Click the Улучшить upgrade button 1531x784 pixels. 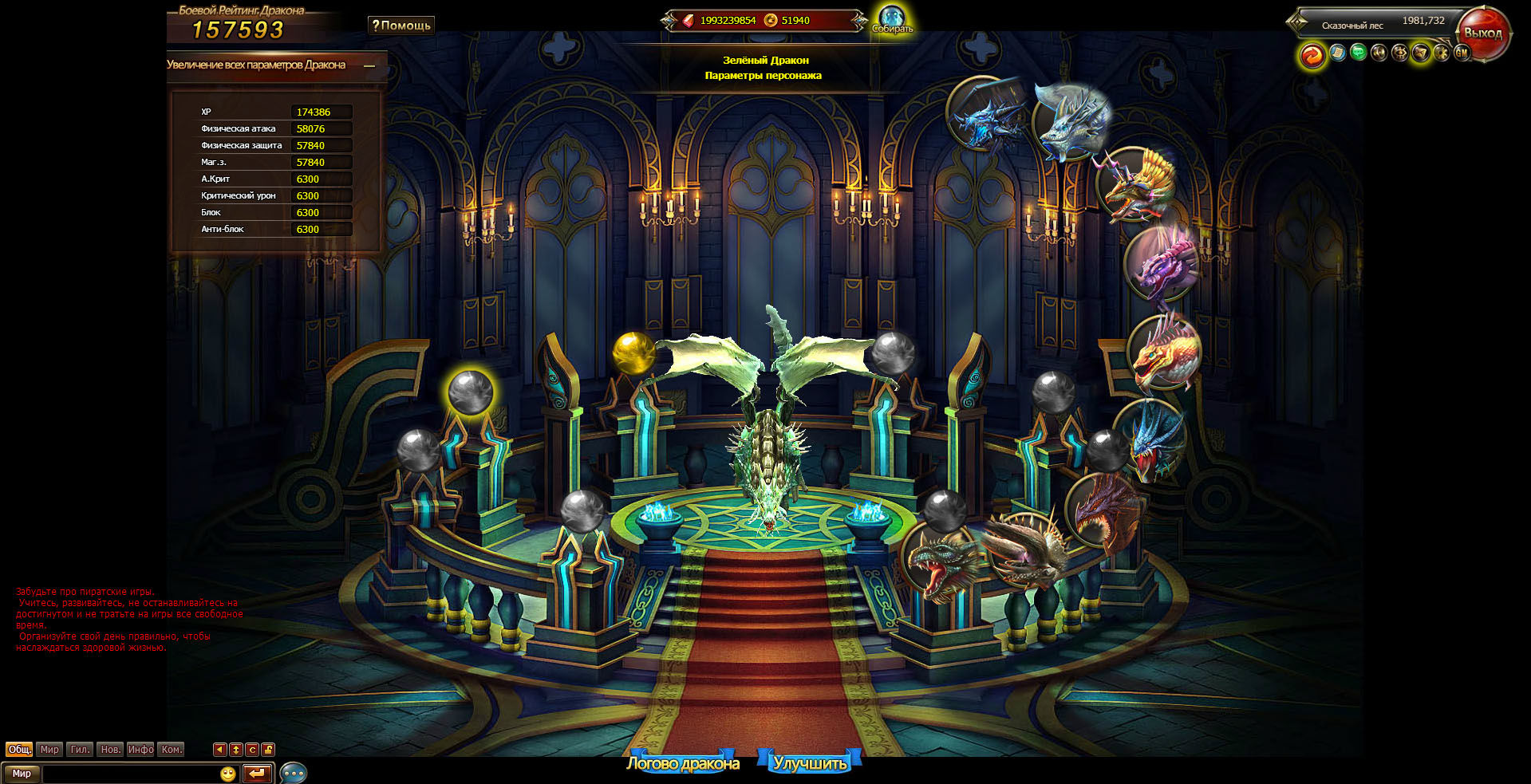click(810, 763)
